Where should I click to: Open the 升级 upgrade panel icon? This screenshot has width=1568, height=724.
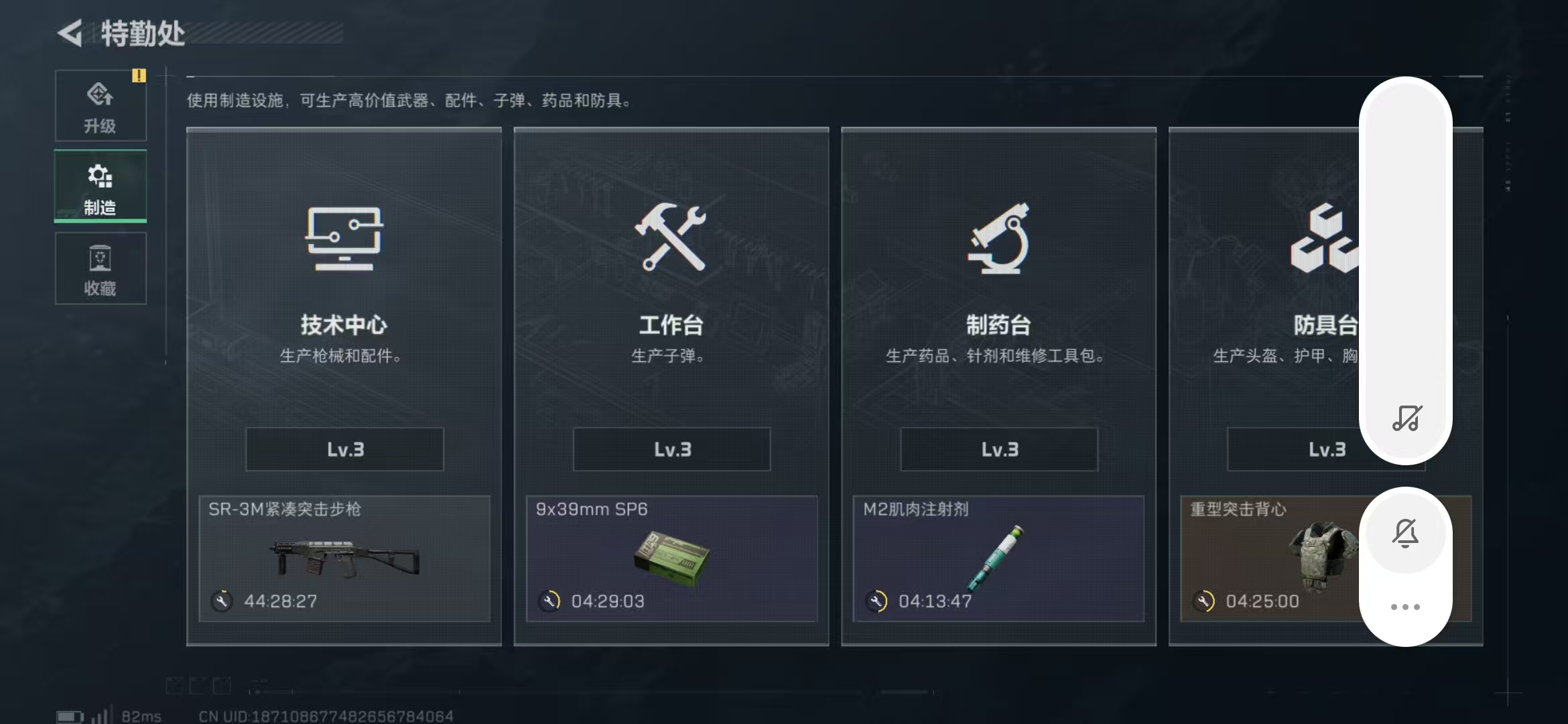click(101, 94)
